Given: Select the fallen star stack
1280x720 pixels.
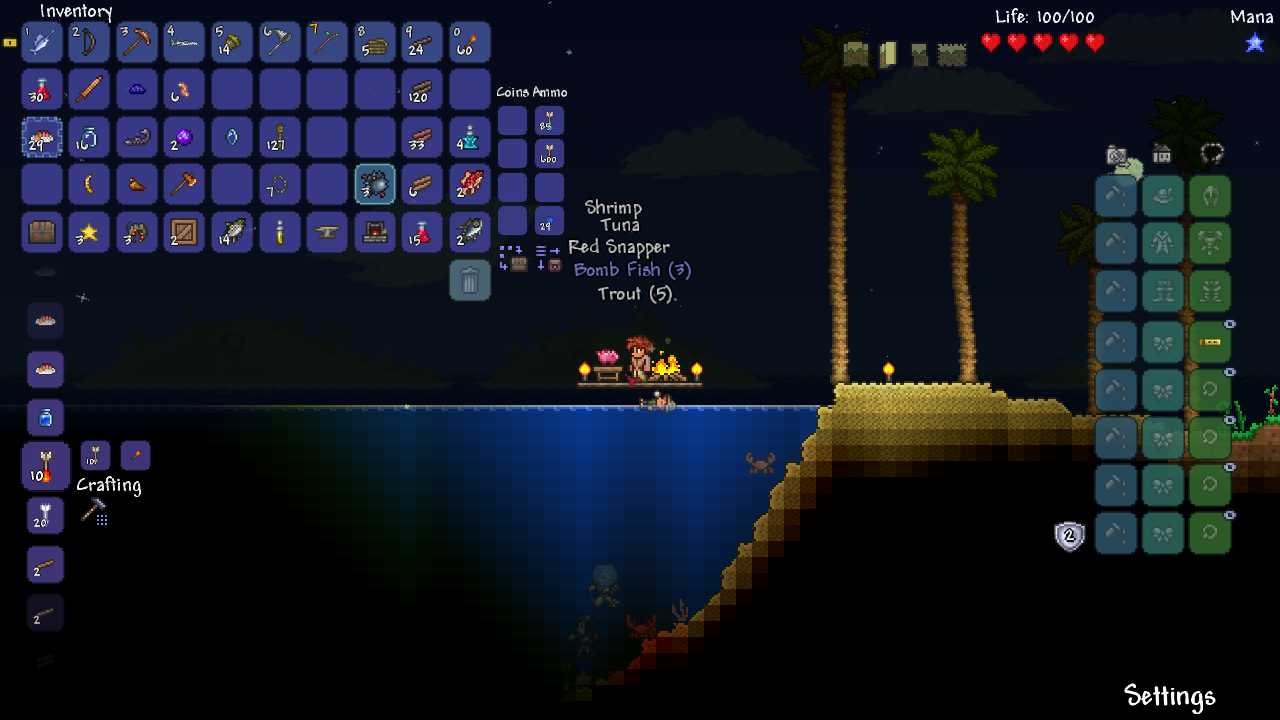Looking at the screenshot, I should pyautogui.click(x=90, y=232).
